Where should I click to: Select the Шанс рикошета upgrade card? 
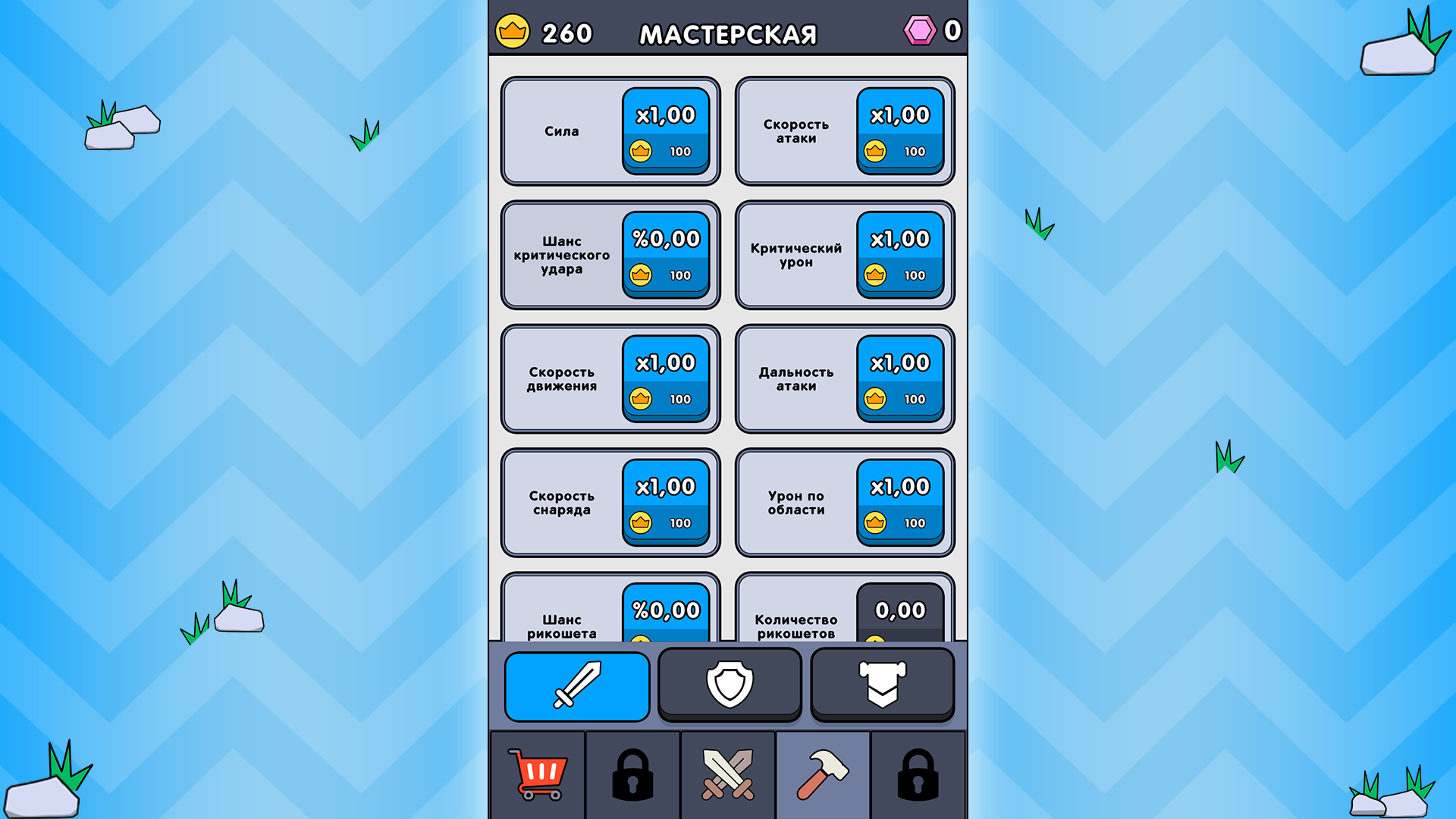point(665,610)
